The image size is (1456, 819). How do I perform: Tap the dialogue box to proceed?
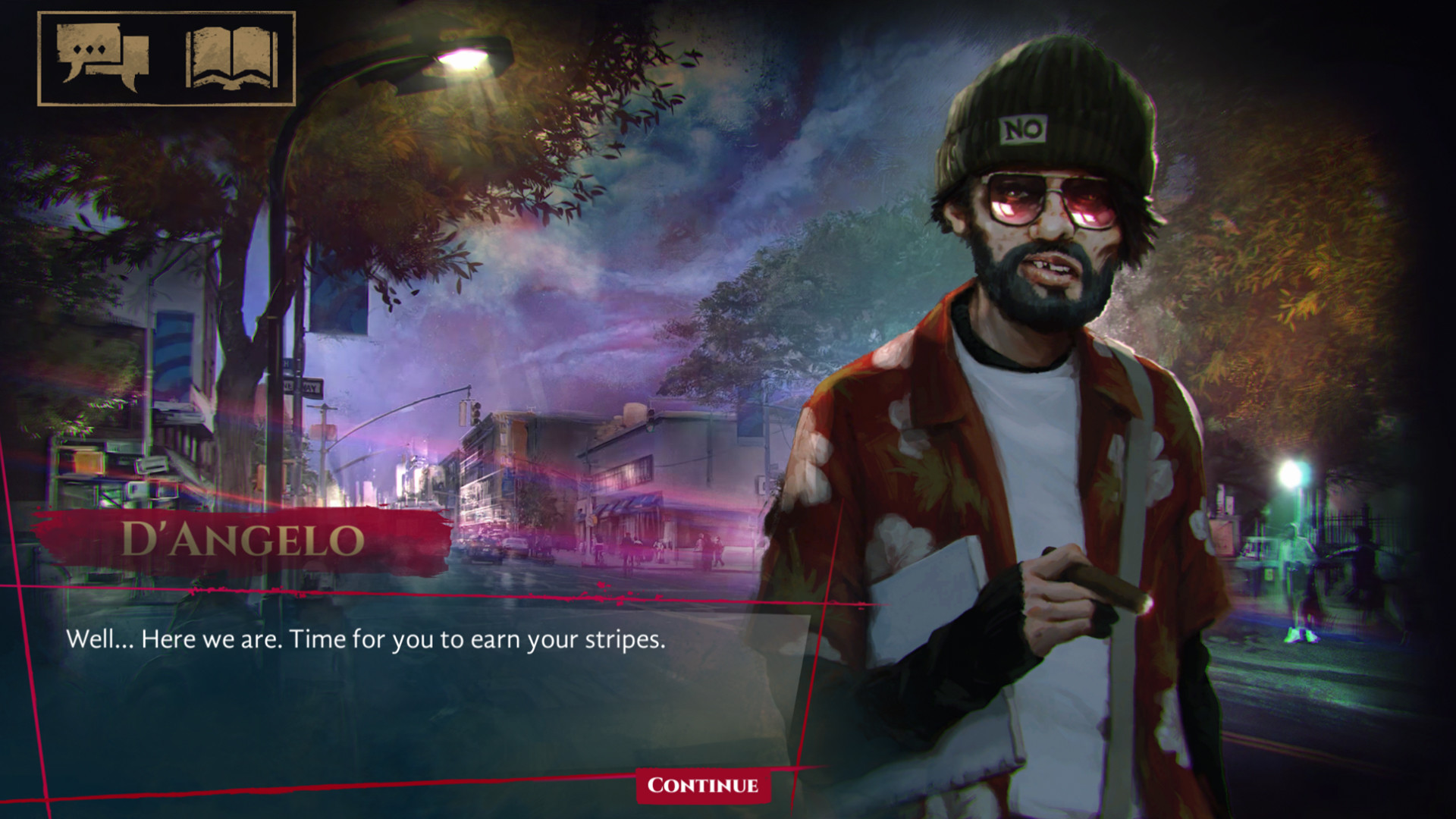click(x=379, y=667)
